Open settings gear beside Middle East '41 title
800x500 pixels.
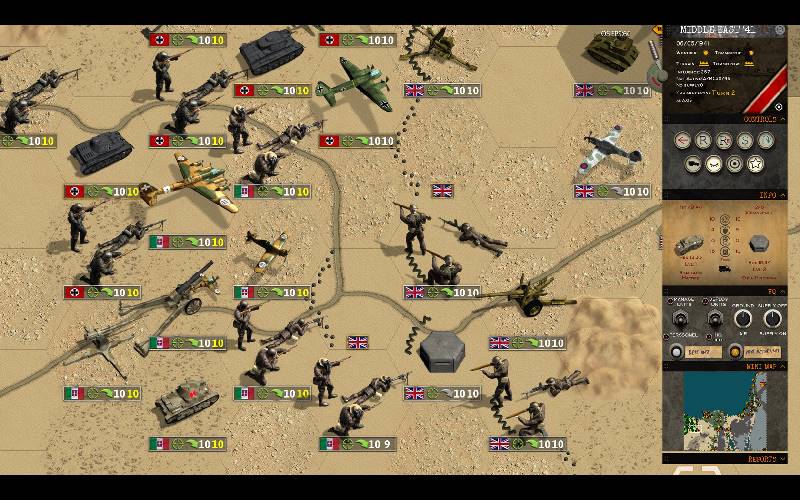[x=780, y=30]
